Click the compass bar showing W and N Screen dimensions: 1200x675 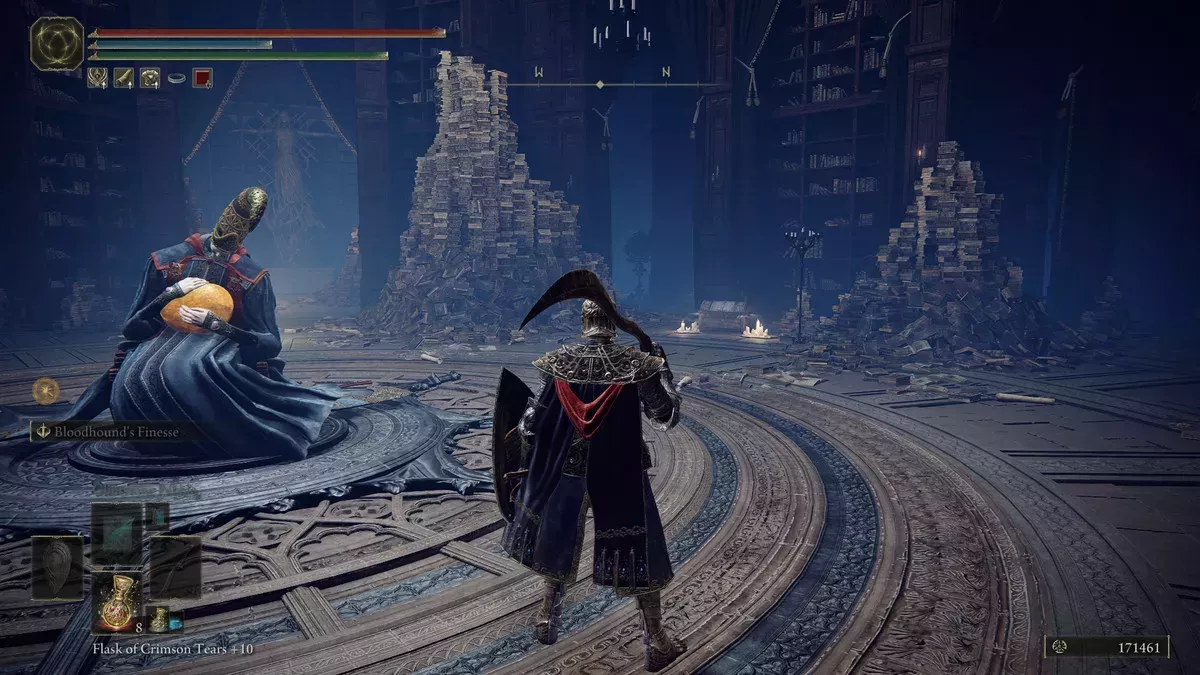600,84
